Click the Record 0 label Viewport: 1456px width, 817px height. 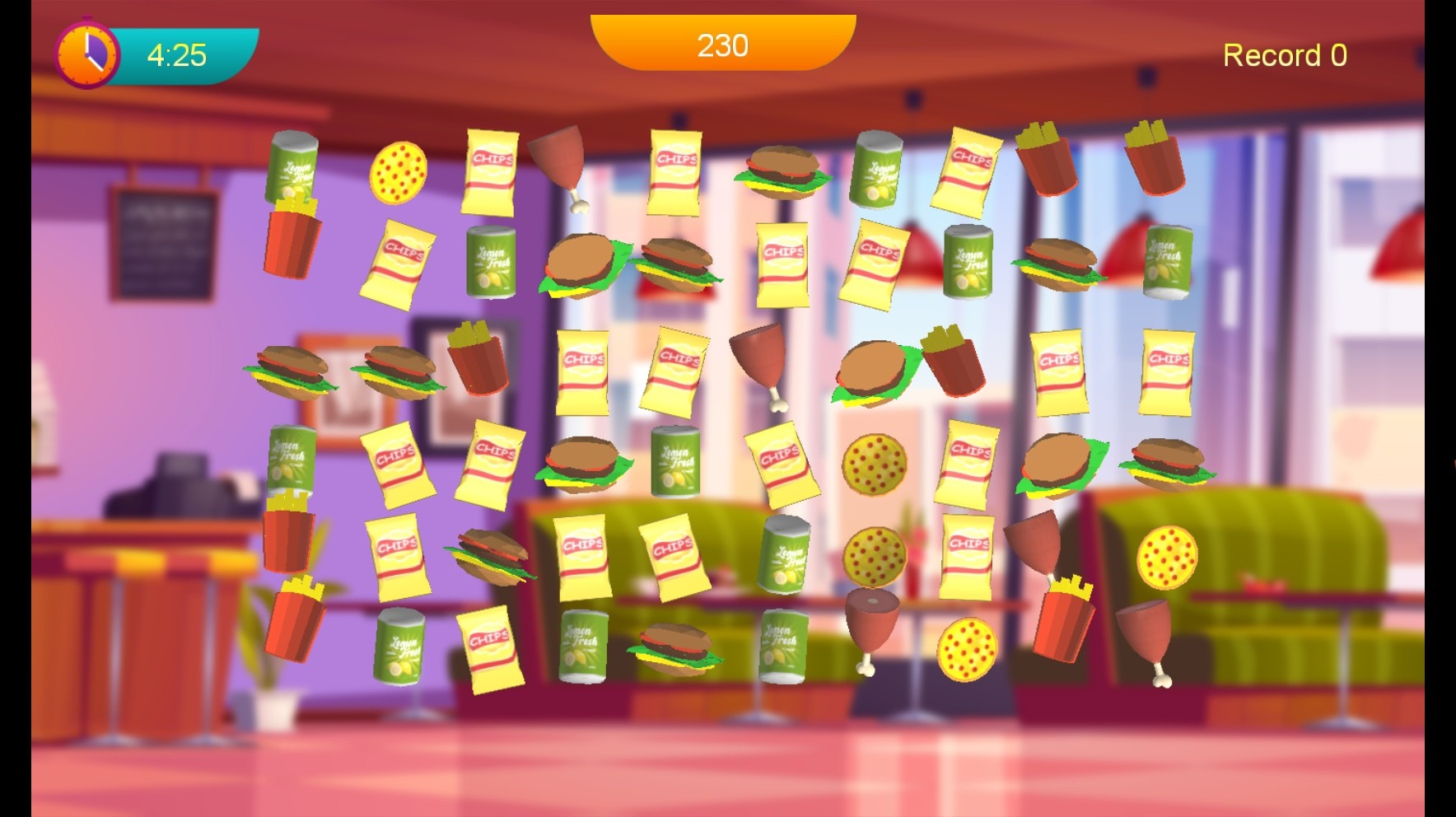1285,55
